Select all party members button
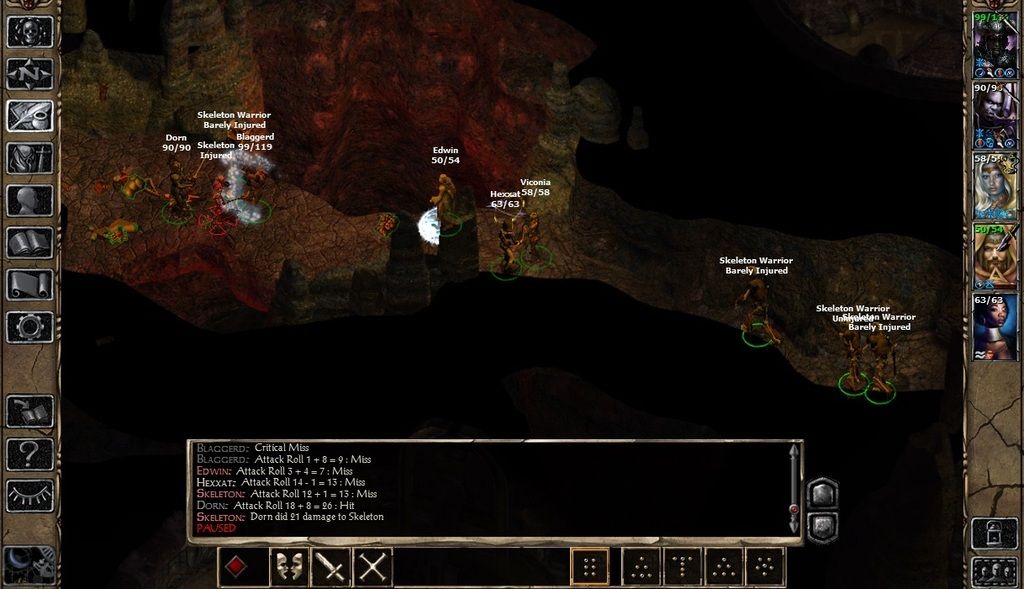1024x589 pixels. 995,573
